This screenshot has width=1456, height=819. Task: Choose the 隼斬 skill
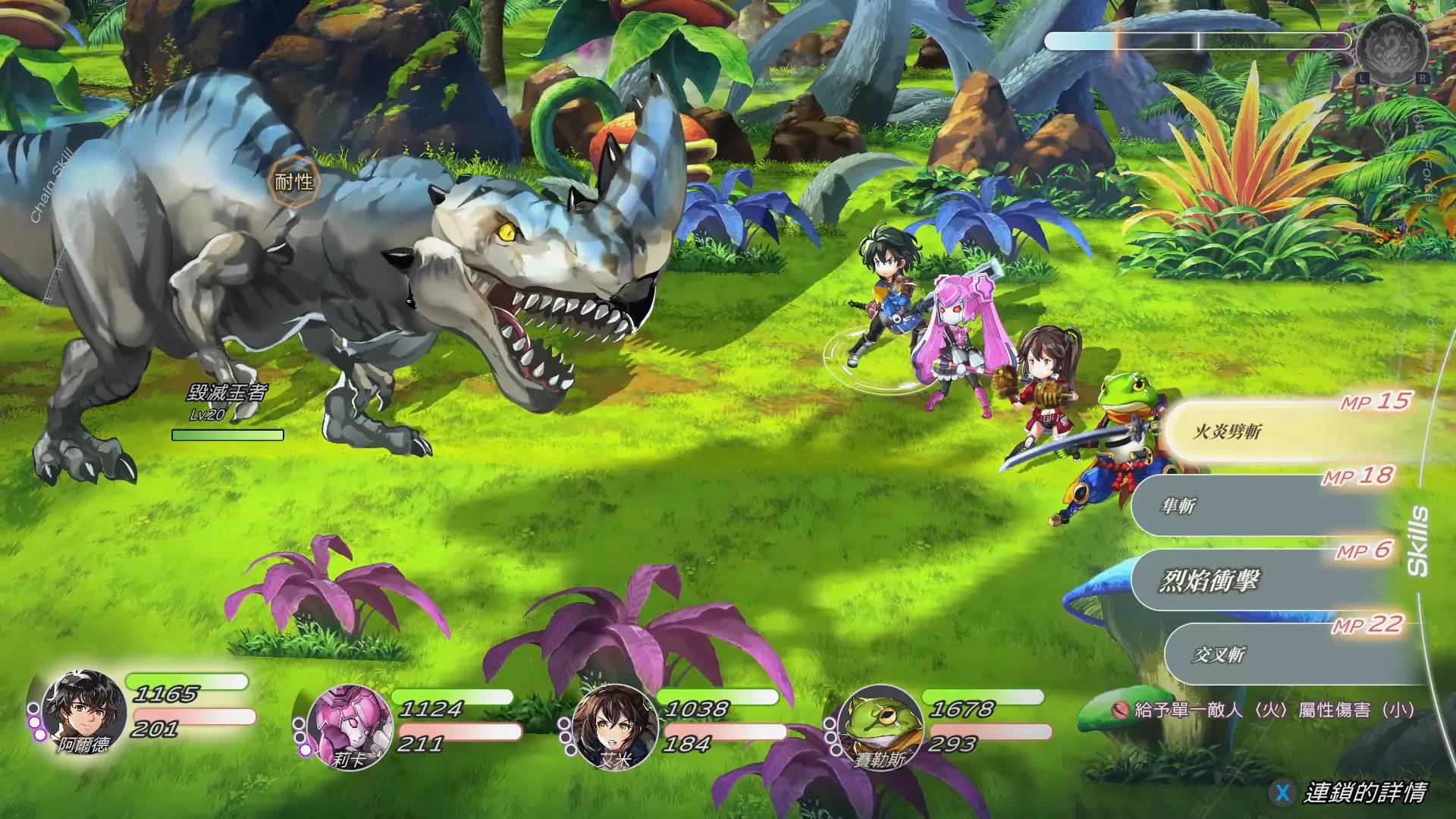point(1259,507)
